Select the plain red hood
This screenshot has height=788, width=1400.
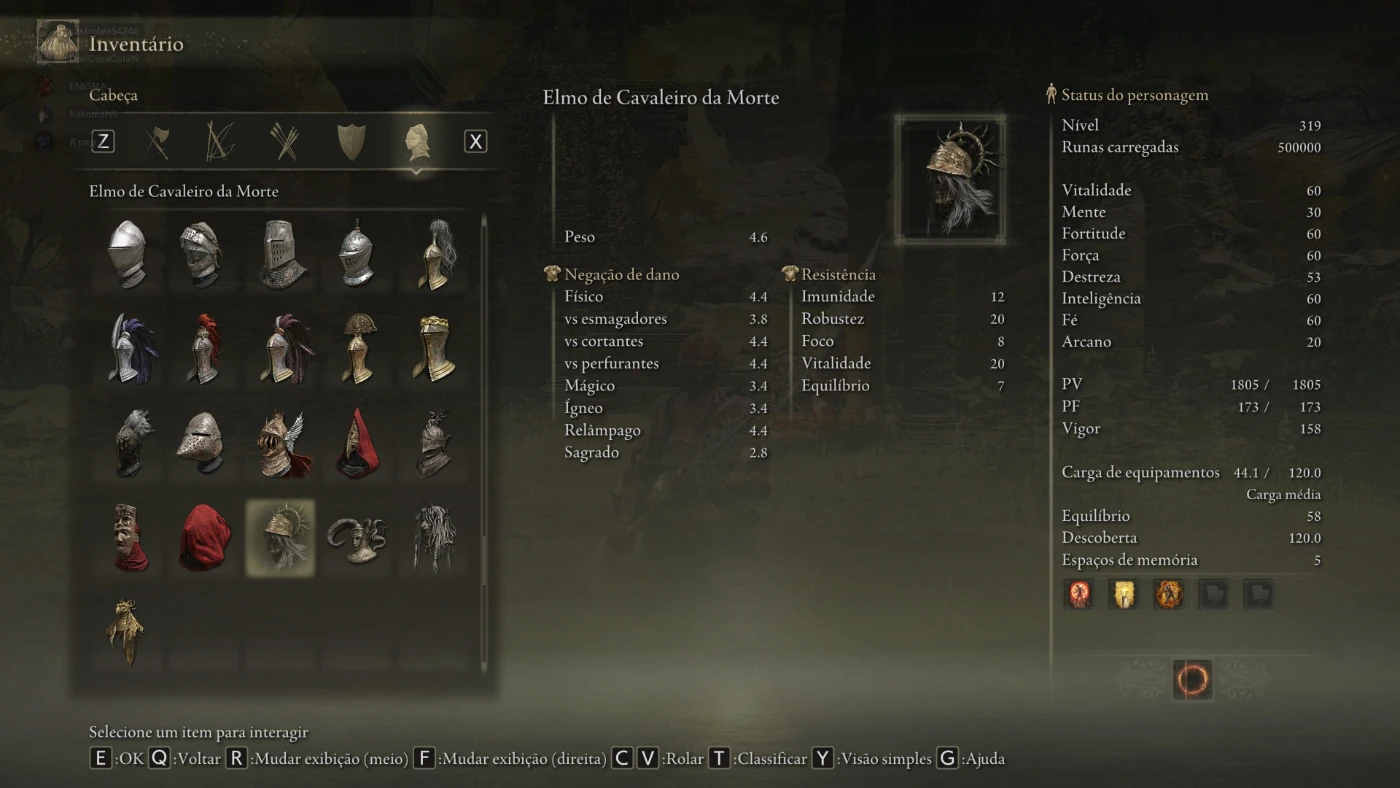point(204,538)
